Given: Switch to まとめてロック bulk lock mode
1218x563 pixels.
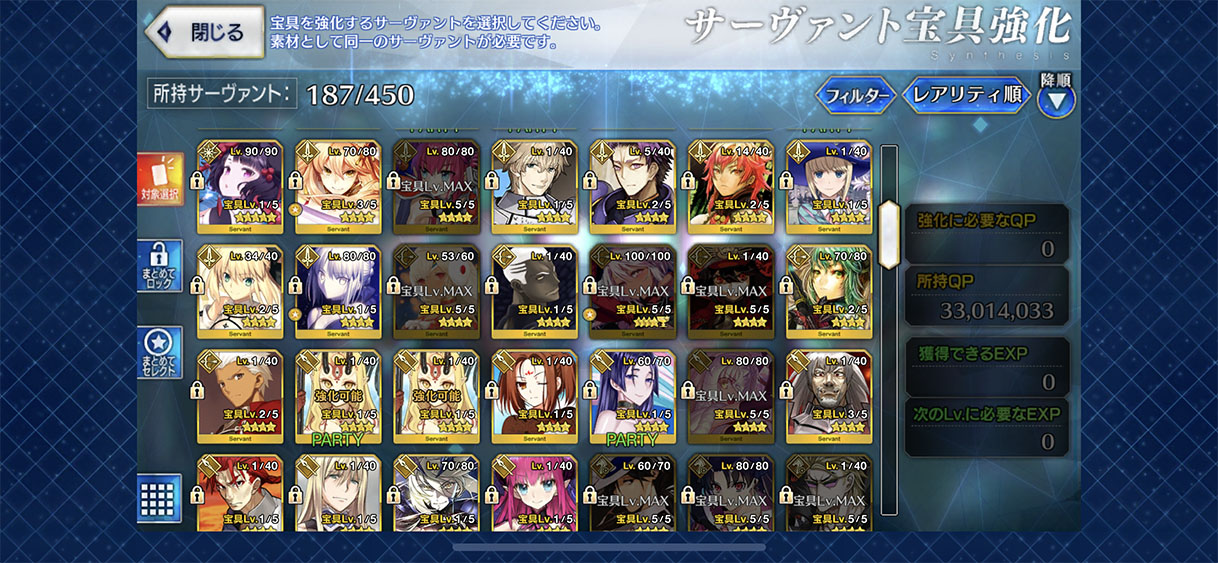Looking at the screenshot, I should click(160, 266).
